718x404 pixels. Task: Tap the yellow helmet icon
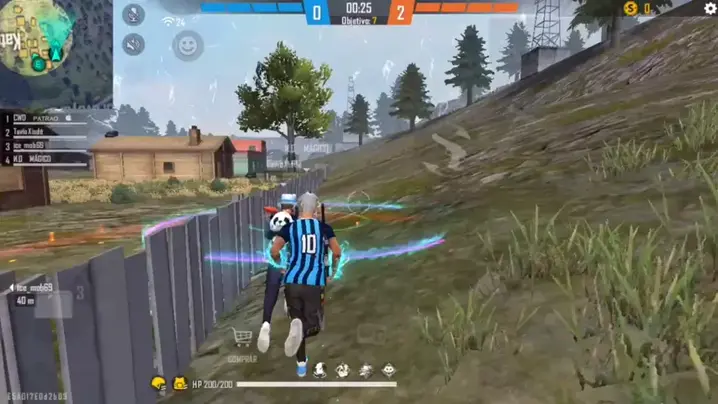click(158, 383)
